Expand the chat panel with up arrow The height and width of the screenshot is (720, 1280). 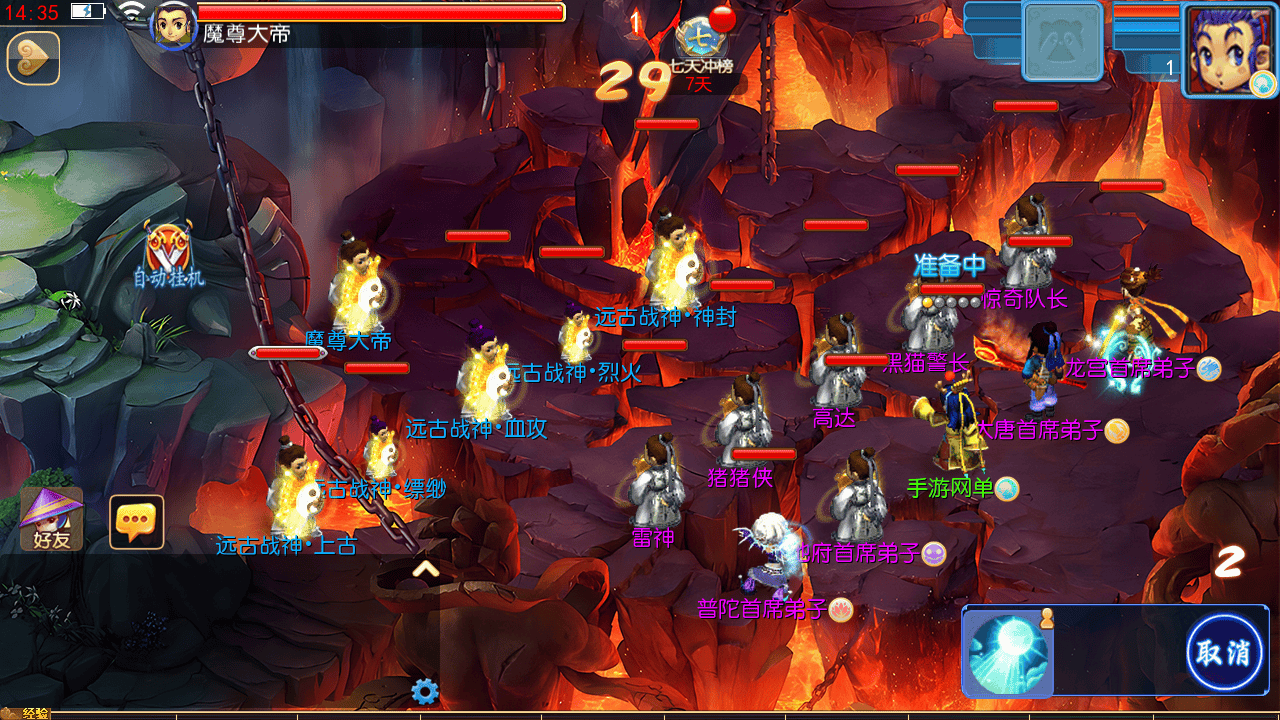coord(426,570)
